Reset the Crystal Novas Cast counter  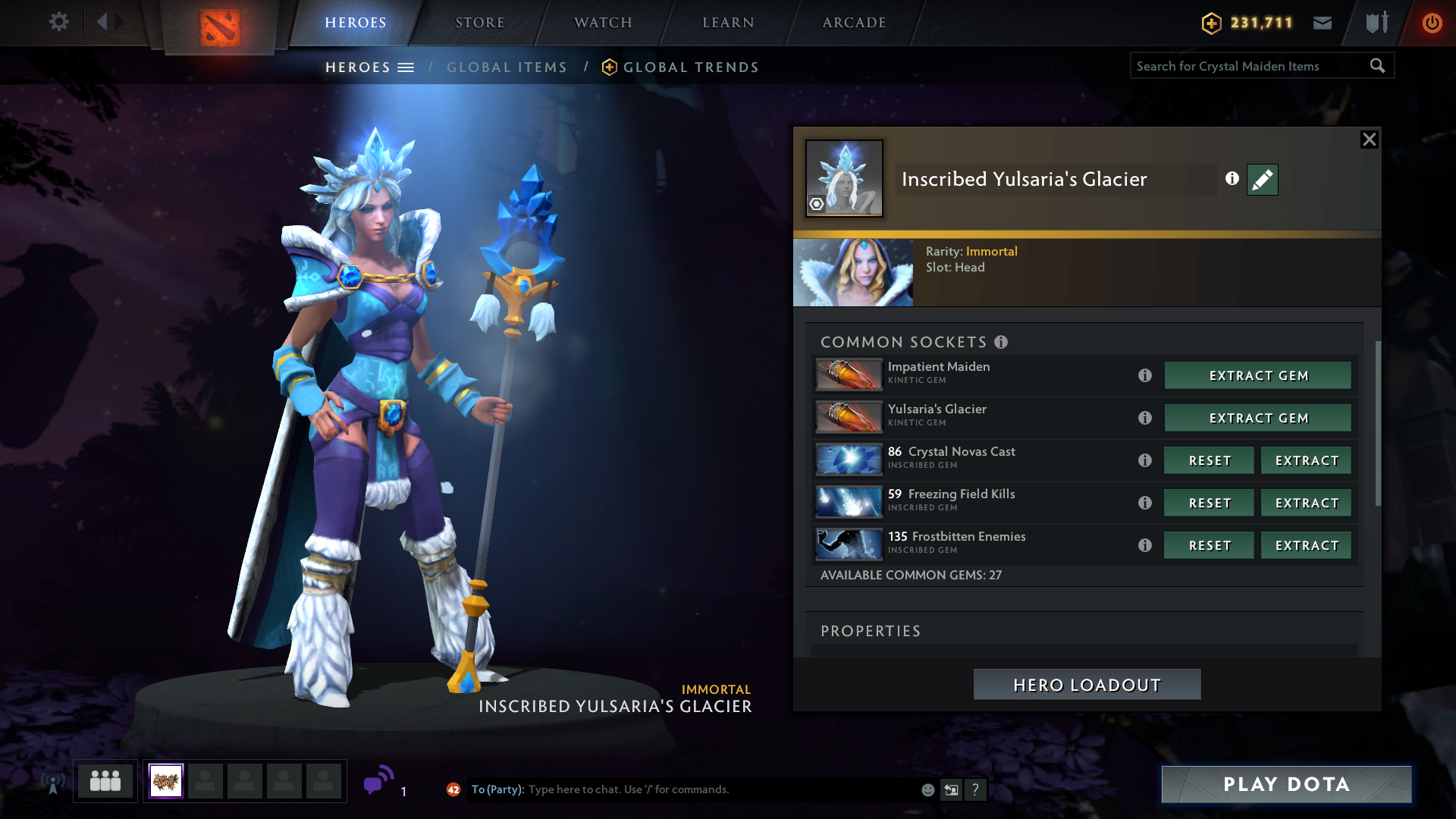click(x=1210, y=460)
